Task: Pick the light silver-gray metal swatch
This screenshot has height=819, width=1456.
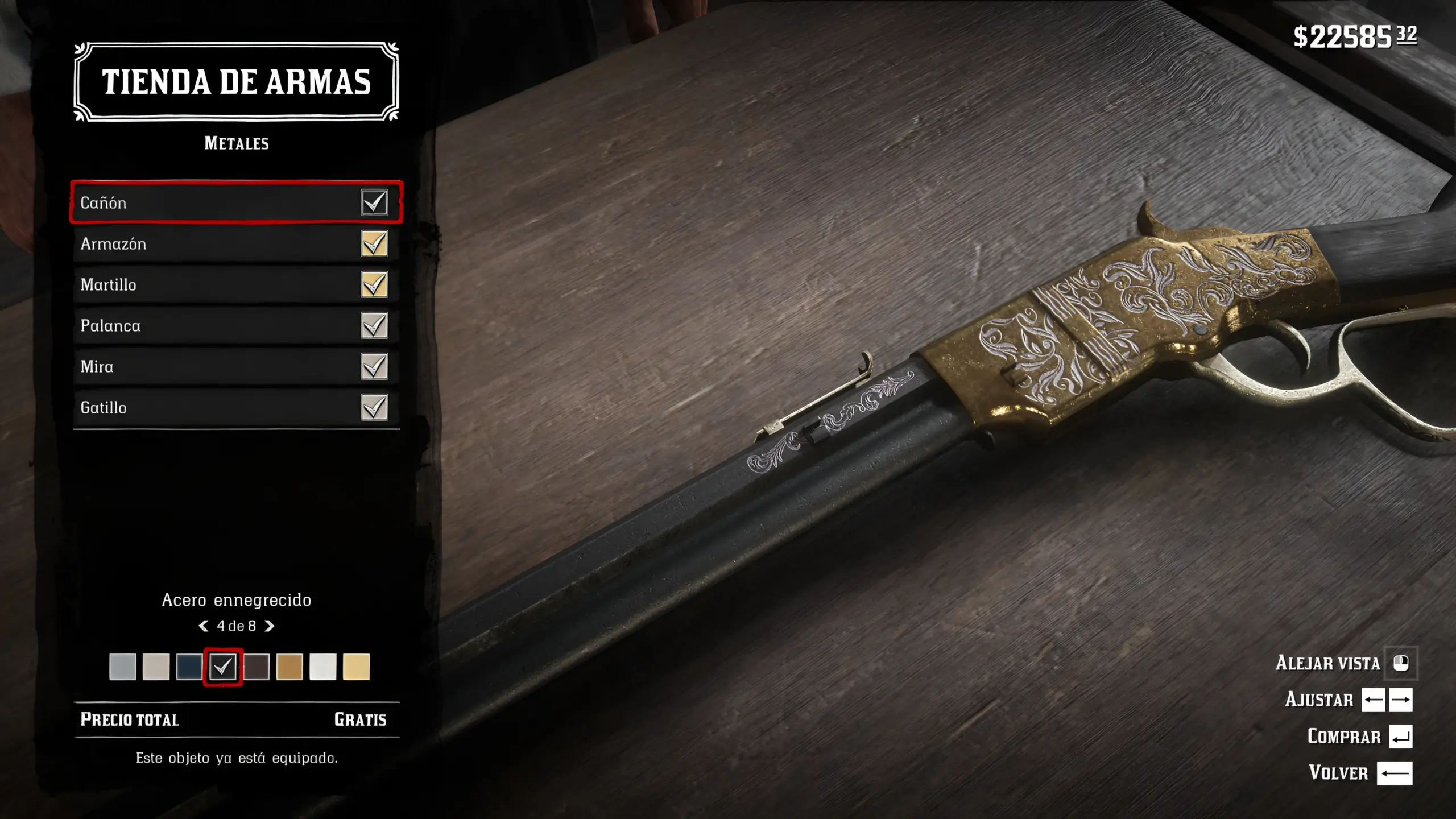Action: 123,667
